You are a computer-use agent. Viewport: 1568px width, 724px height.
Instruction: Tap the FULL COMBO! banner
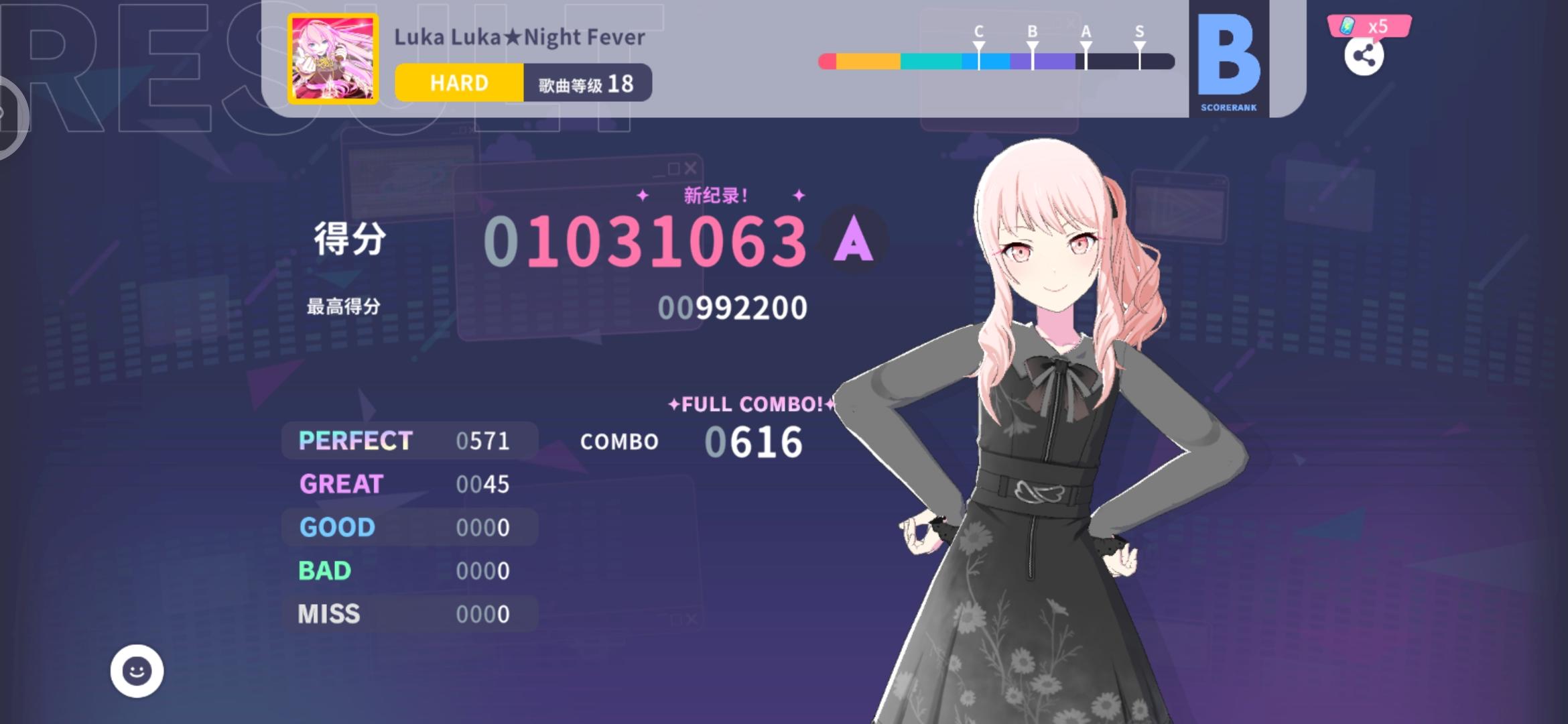[x=750, y=404]
